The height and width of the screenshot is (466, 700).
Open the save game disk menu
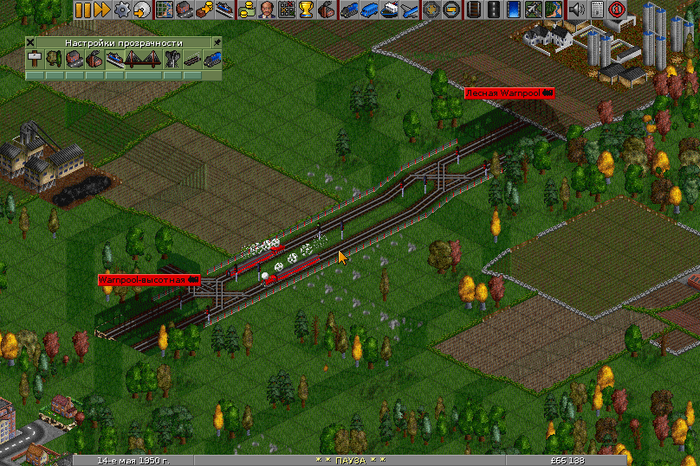pos(143,10)
